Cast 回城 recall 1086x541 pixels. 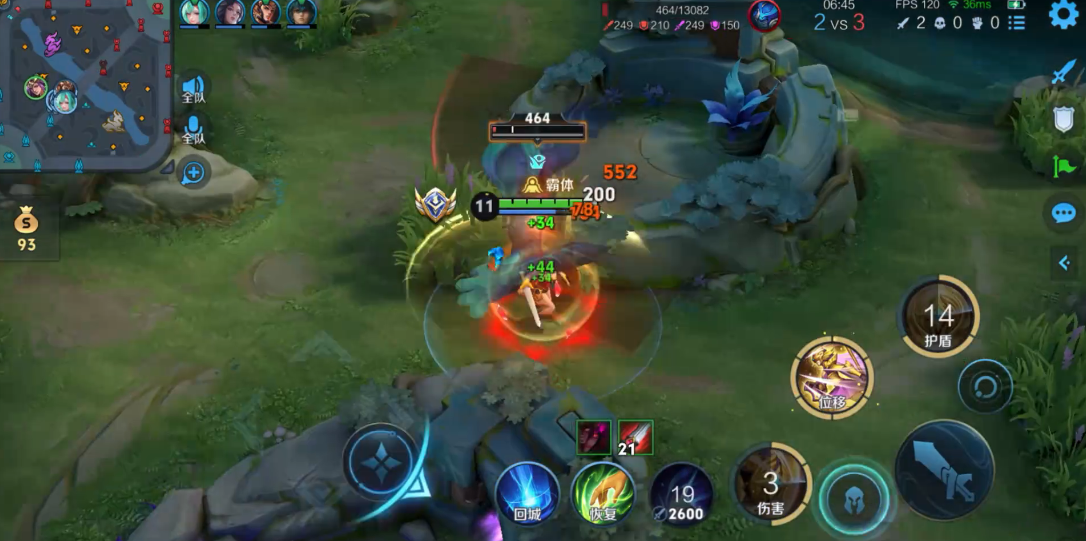point(527,492)
